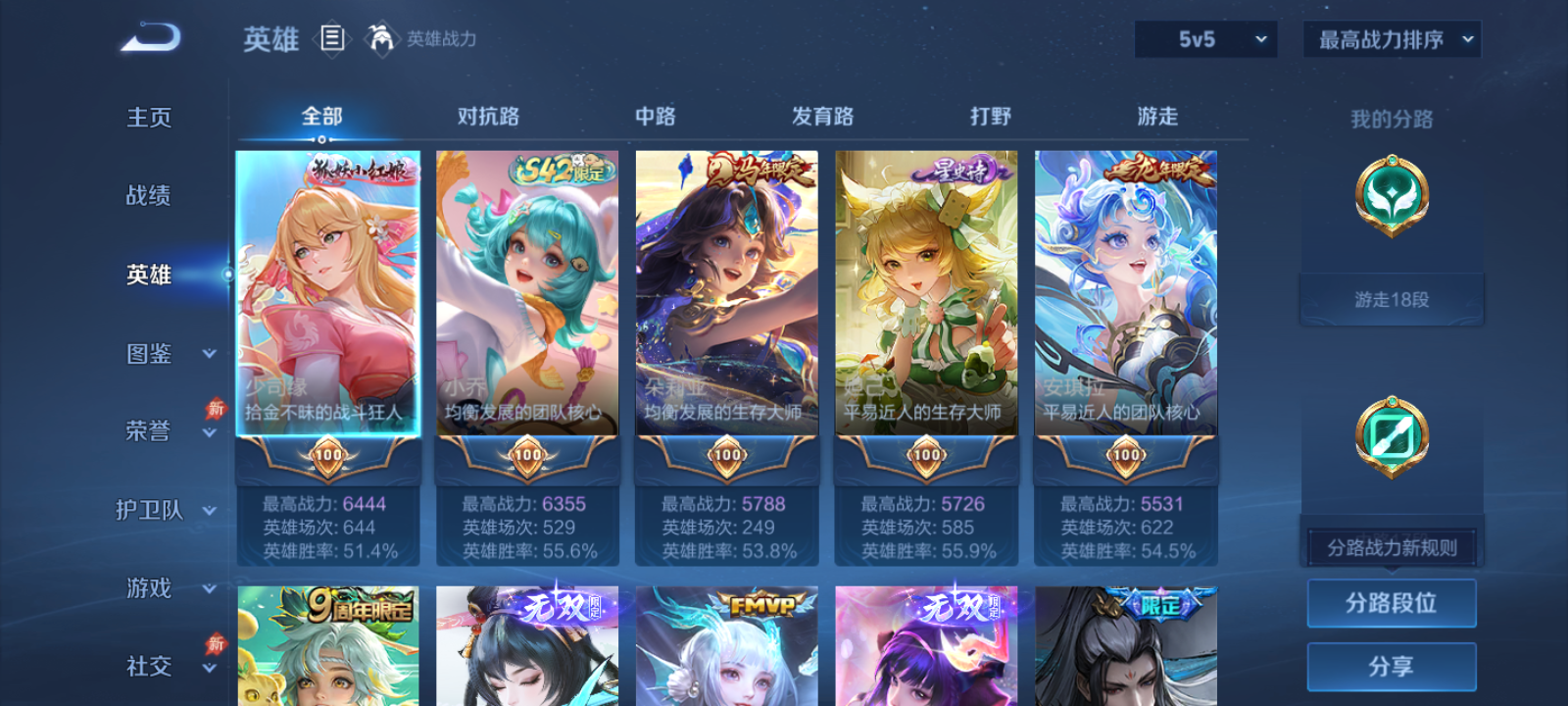Click the roam lane emblem under 我的分路
This screenshot has width=1568, height=706.
coord(1393,193)
